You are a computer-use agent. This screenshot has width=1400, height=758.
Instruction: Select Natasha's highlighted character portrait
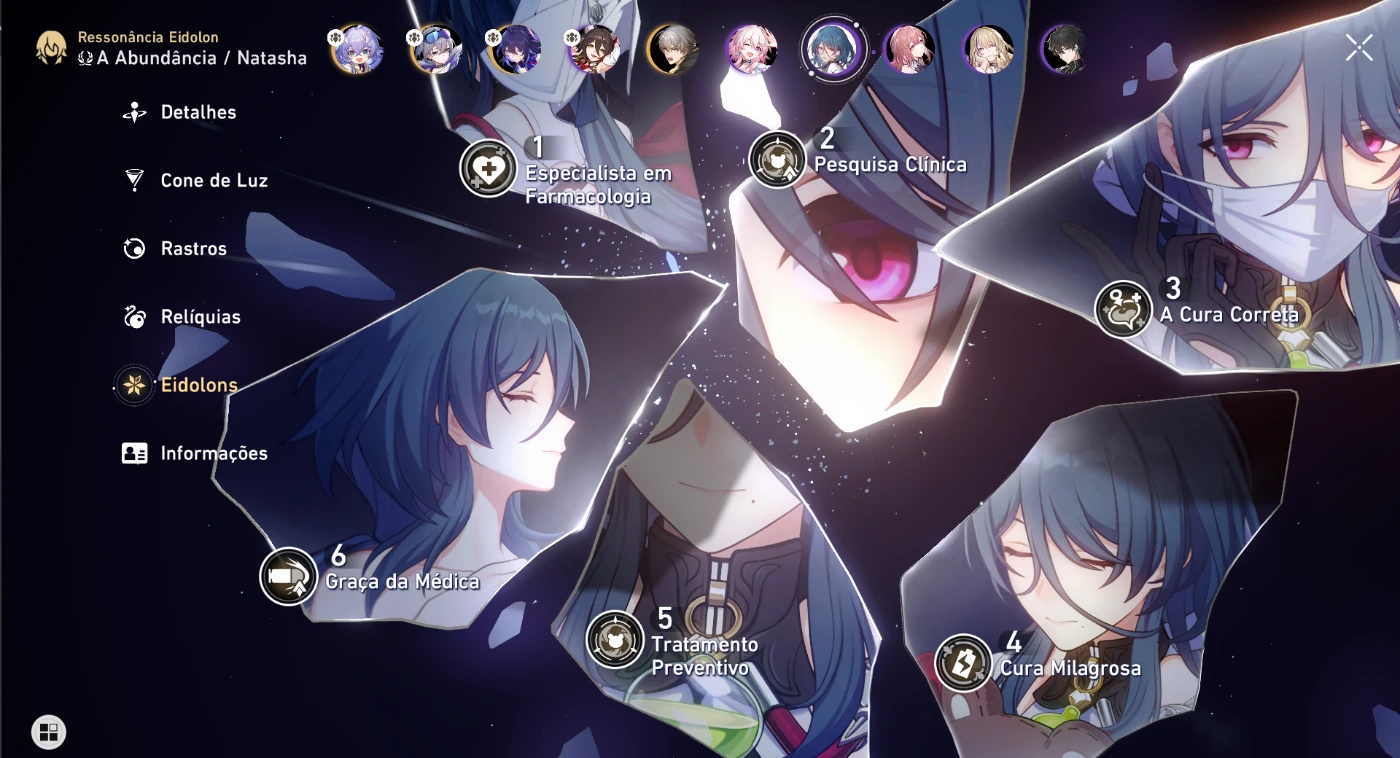pos(831,50)
